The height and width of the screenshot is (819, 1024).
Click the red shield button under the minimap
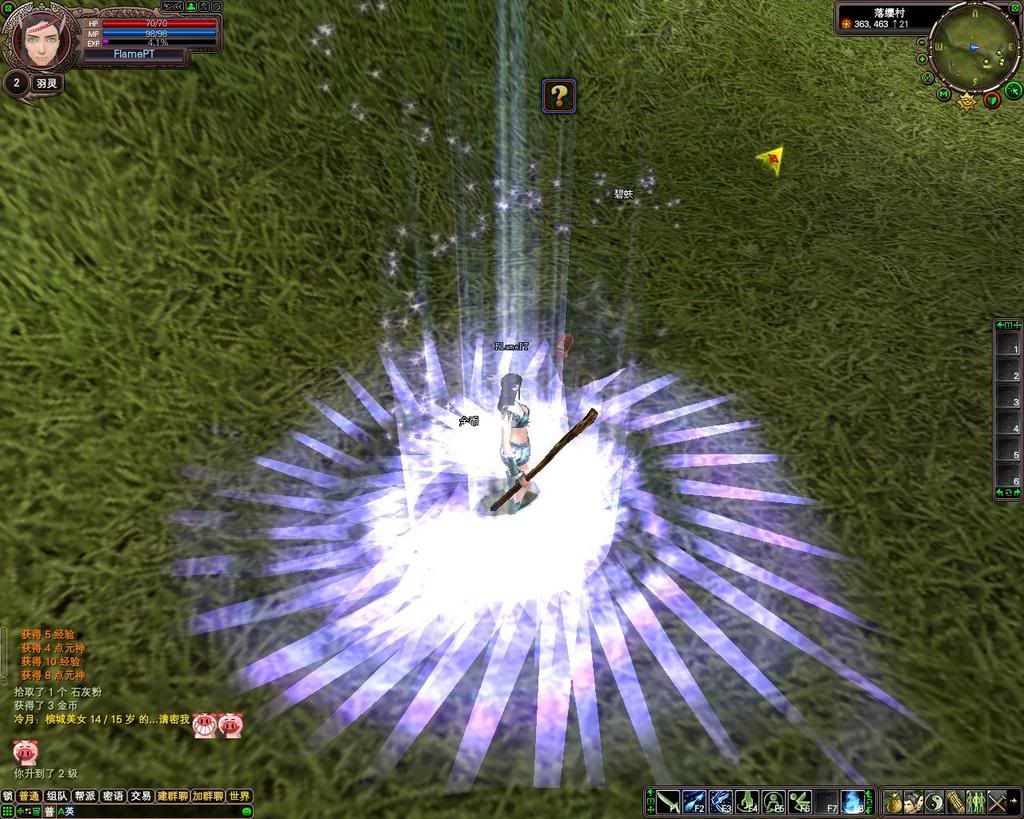991,98
